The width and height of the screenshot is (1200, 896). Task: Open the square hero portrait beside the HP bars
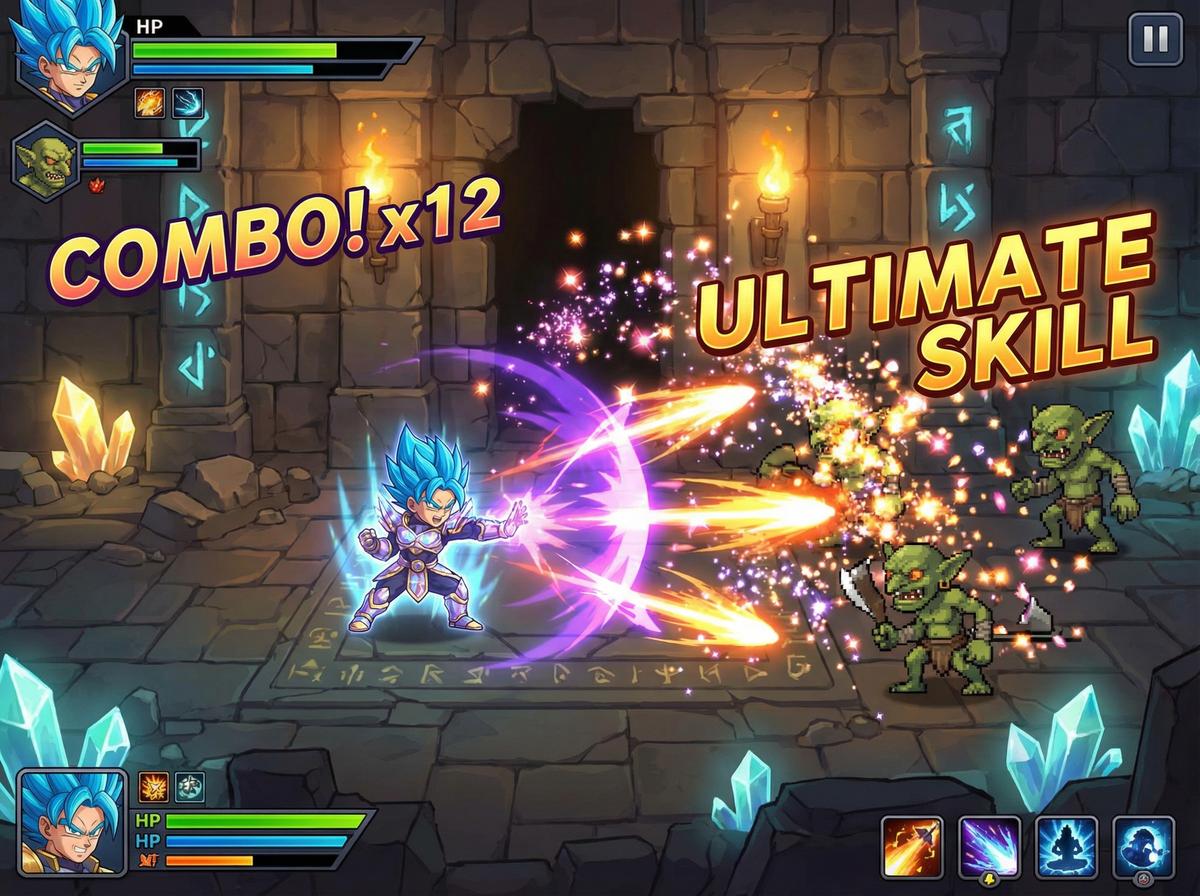(72, 822)
